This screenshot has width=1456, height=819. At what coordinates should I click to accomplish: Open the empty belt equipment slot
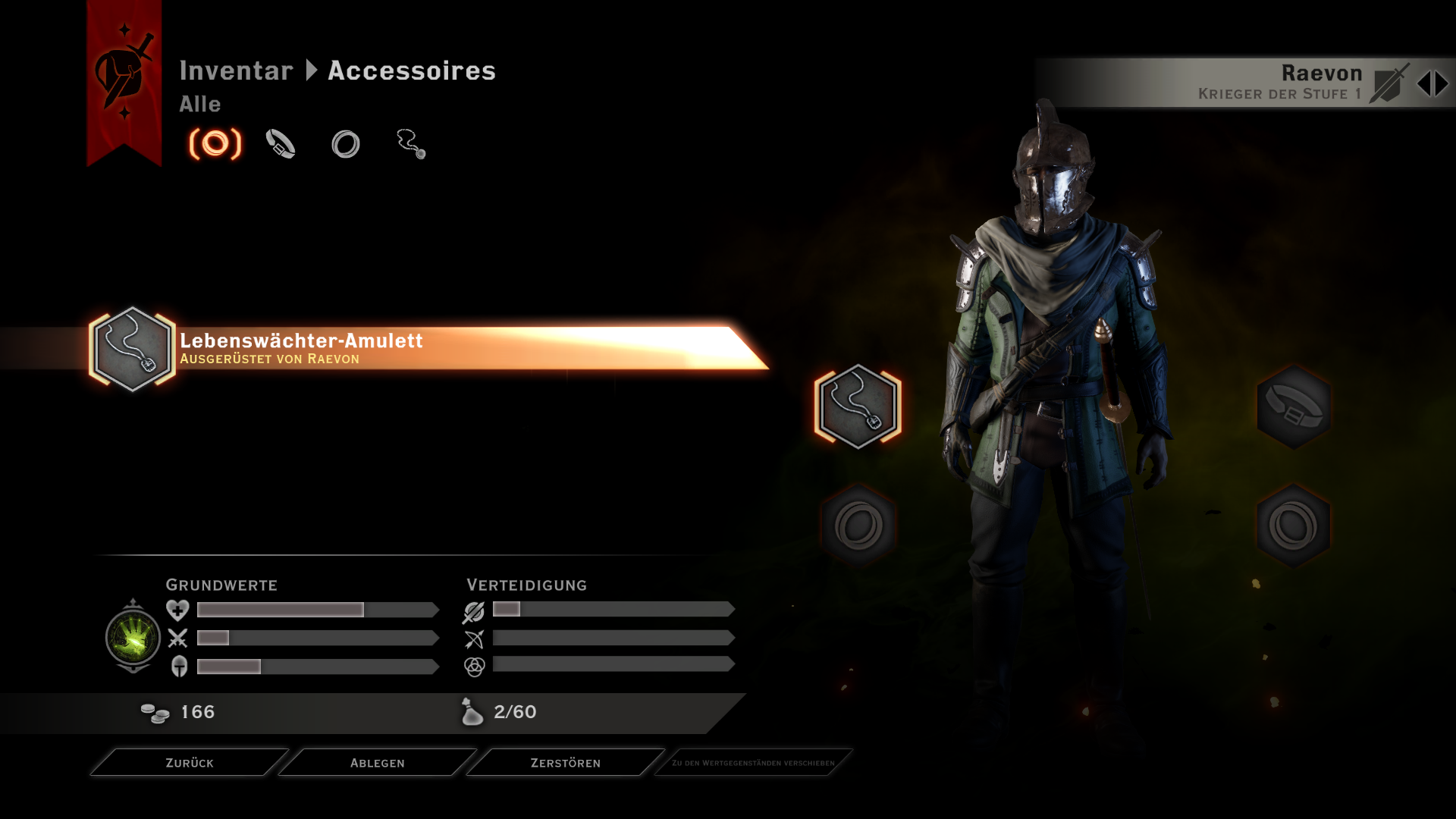(1294, 406)
